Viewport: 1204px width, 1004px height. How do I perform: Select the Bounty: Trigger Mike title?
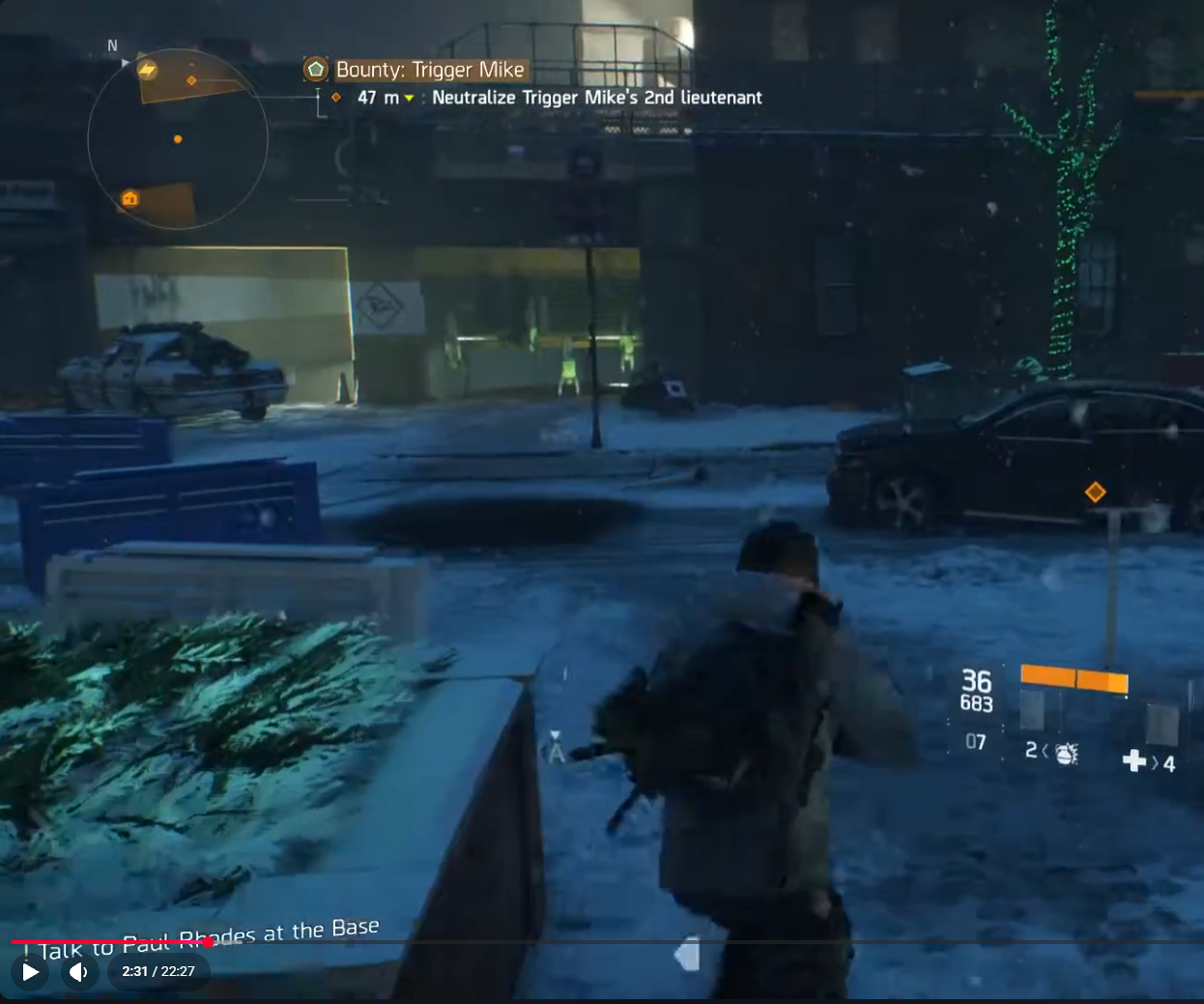tap(430, 70)
